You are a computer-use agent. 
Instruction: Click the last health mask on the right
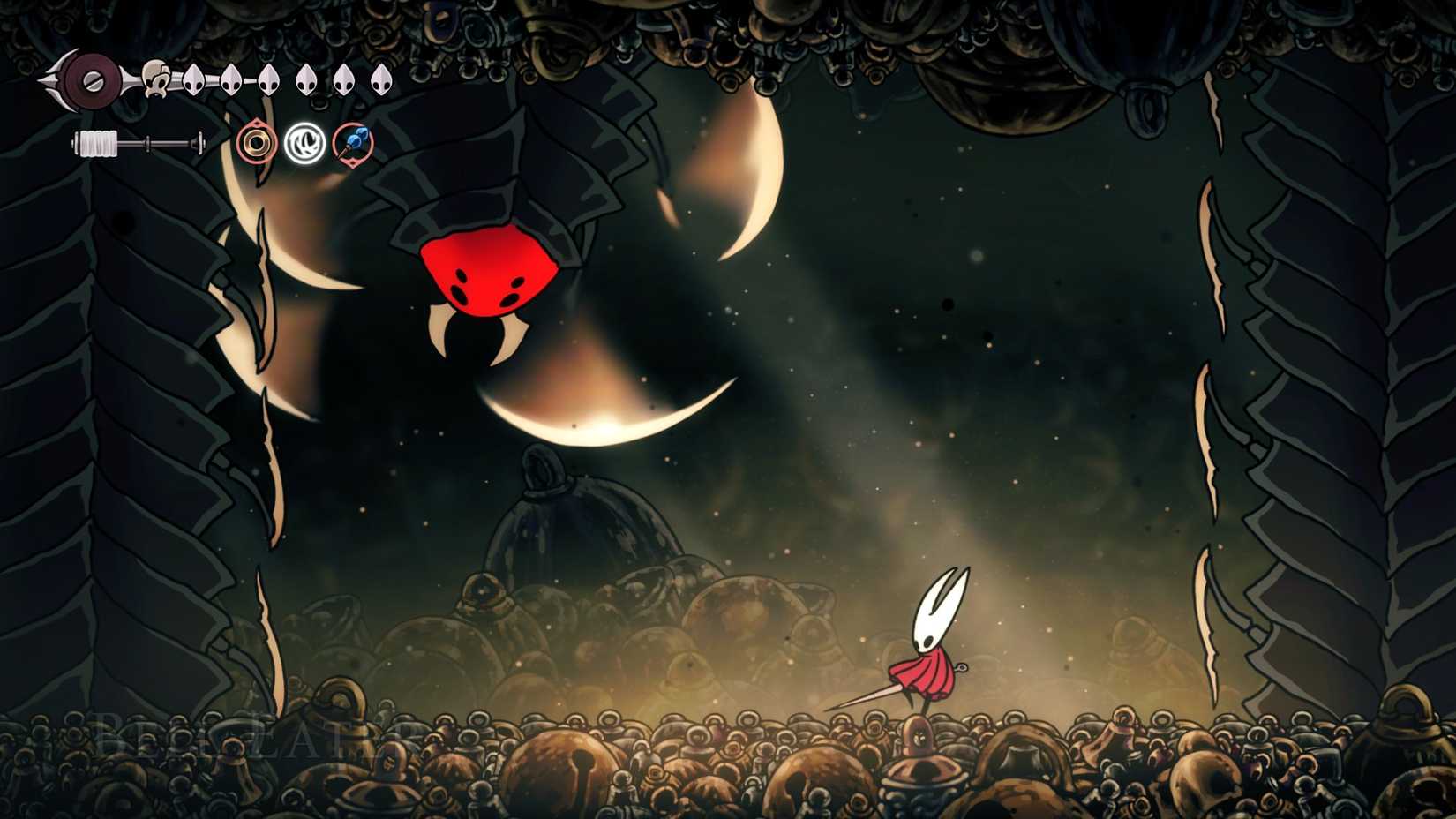(380, 79)
